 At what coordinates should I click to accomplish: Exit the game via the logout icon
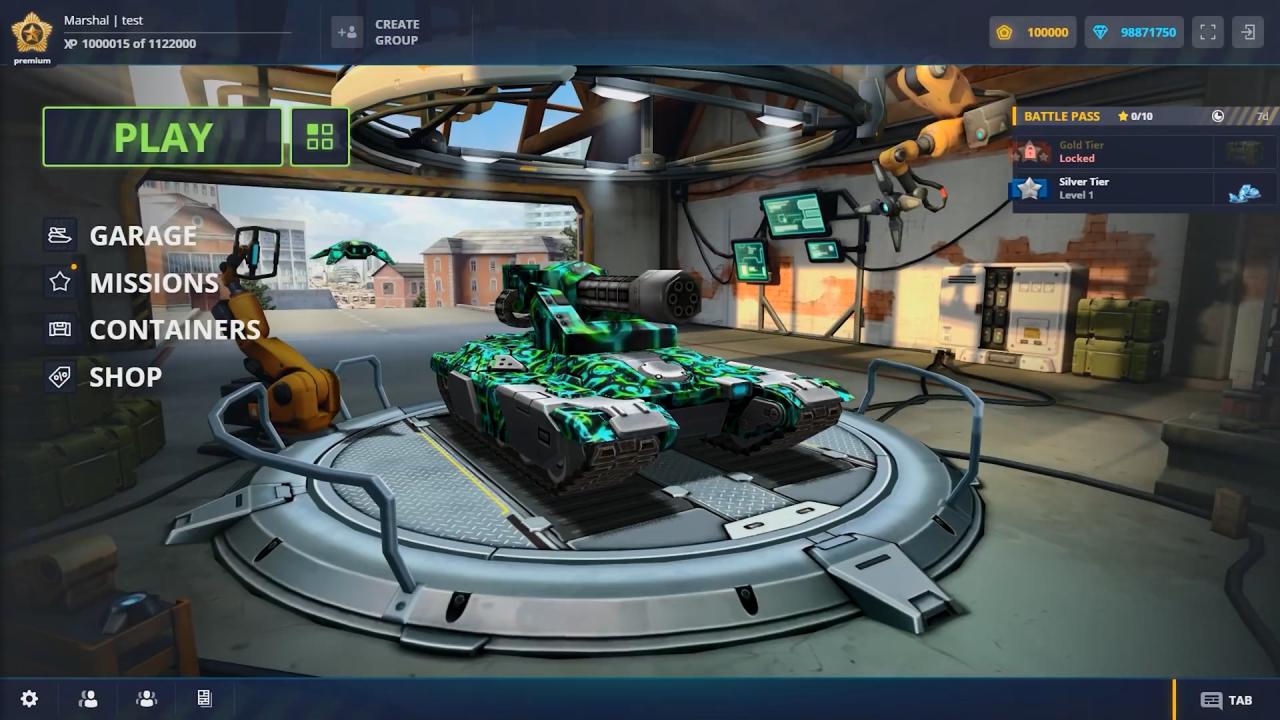(x=1248, y=32)
